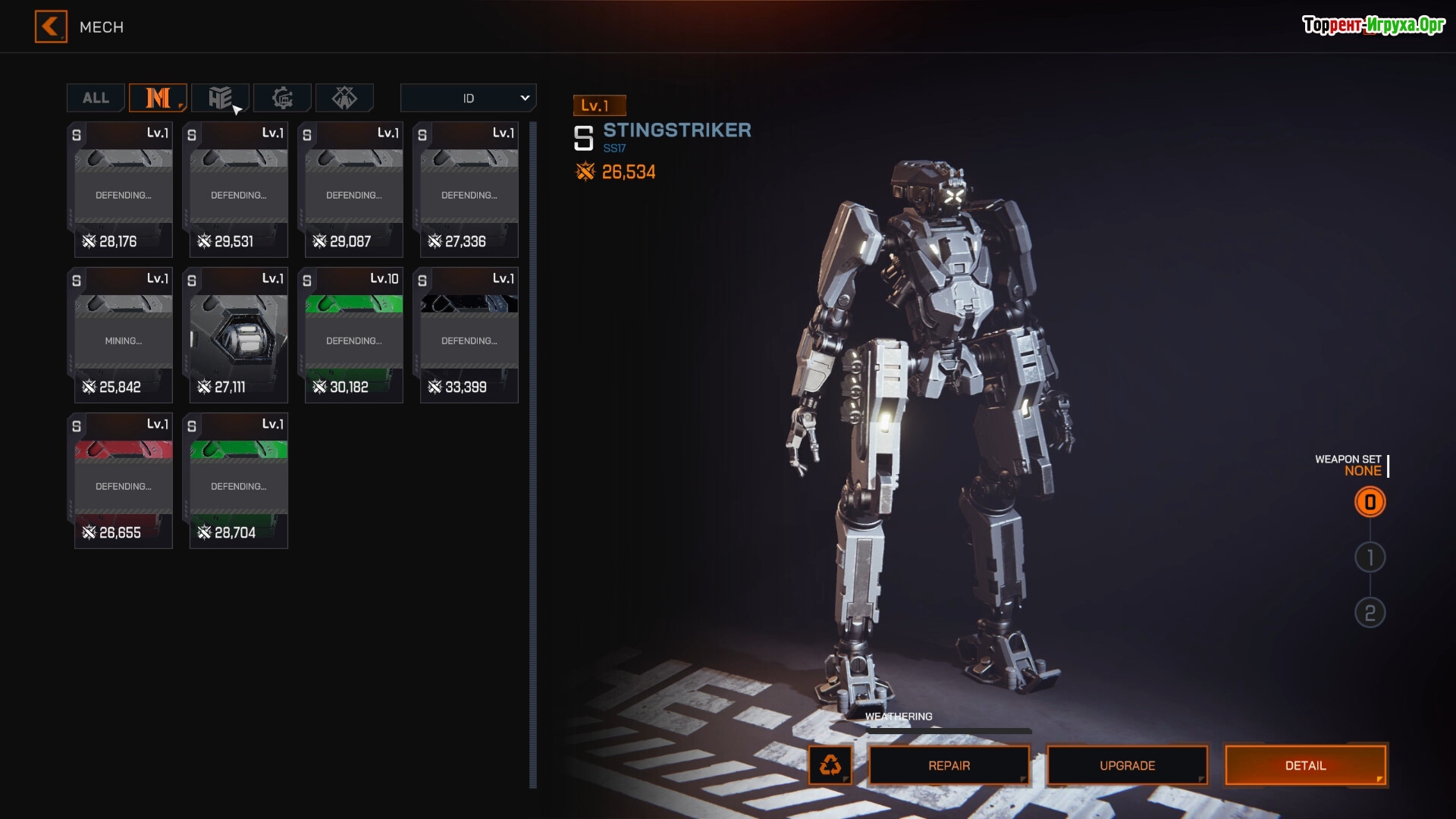The image size is (1456, 819).
Task: Show mech DETAIL
Action: (x=1305, y=765)
